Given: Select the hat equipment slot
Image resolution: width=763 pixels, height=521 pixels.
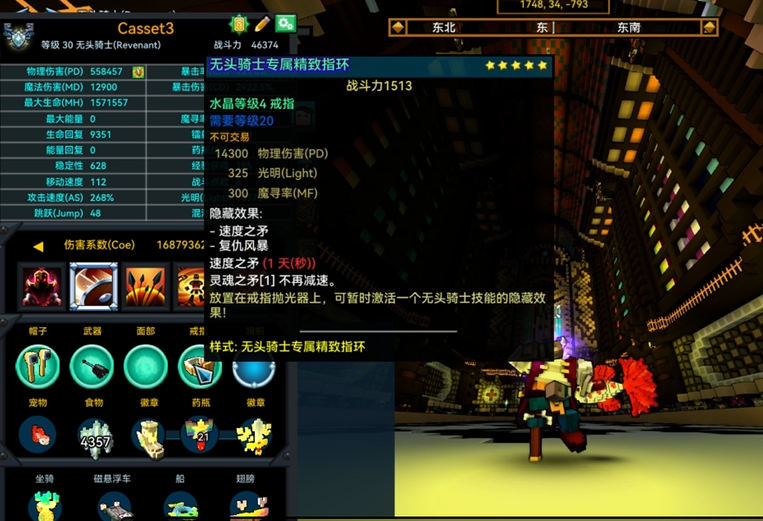Looking at the screenshot, I should coord(38,366).
